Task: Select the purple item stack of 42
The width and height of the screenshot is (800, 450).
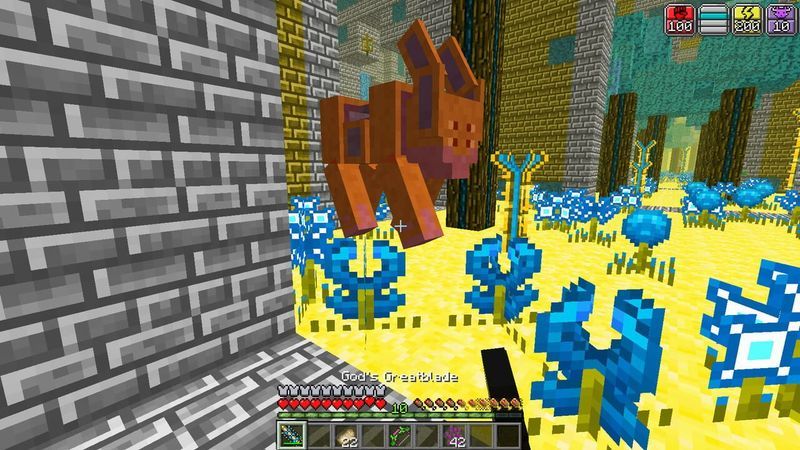Action: (x=453, y=436)
